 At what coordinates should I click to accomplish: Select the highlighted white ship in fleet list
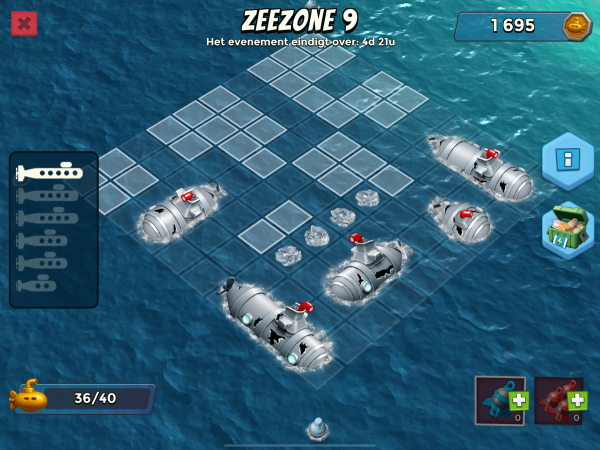click(50, 173)
